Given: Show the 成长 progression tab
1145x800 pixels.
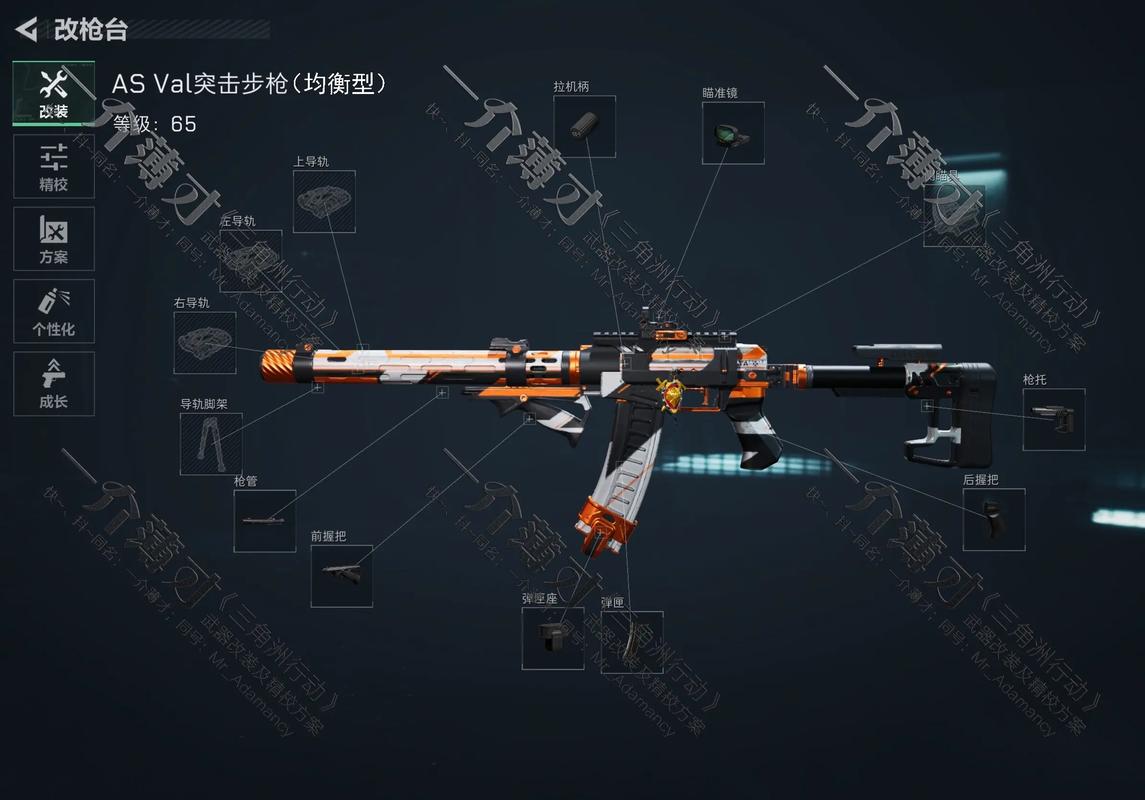Looking at the screenshot, I should 54,384.
